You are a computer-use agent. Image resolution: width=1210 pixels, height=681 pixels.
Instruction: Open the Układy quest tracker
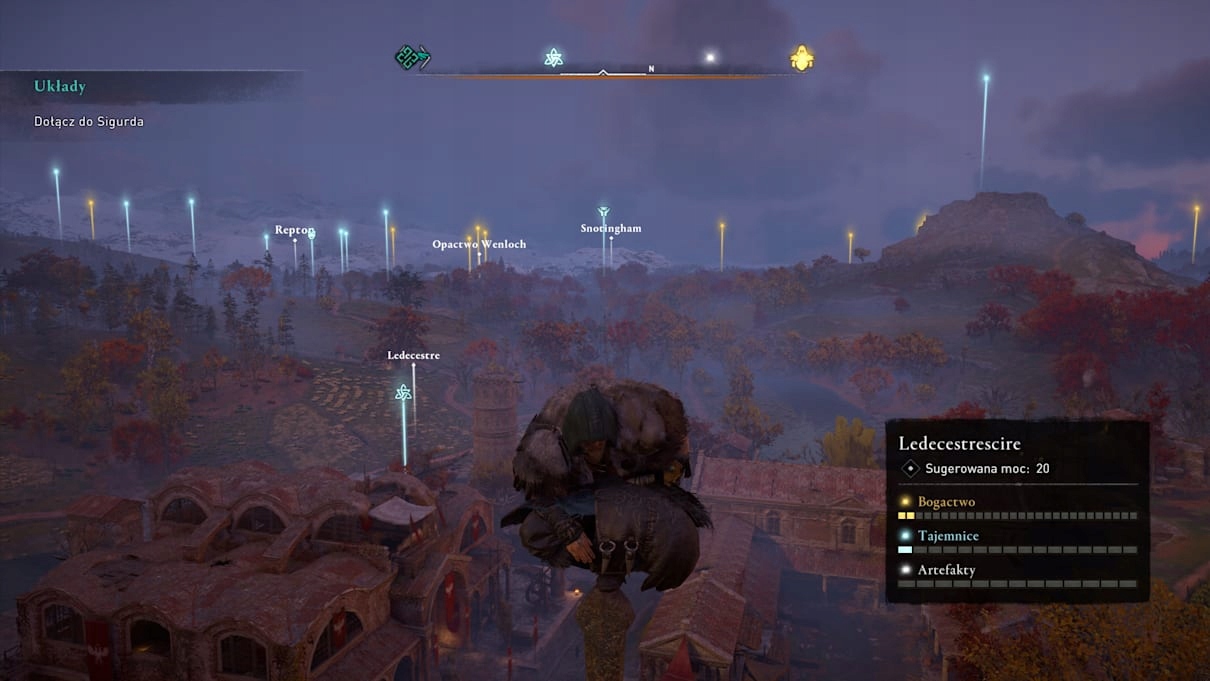coord(60,87)
